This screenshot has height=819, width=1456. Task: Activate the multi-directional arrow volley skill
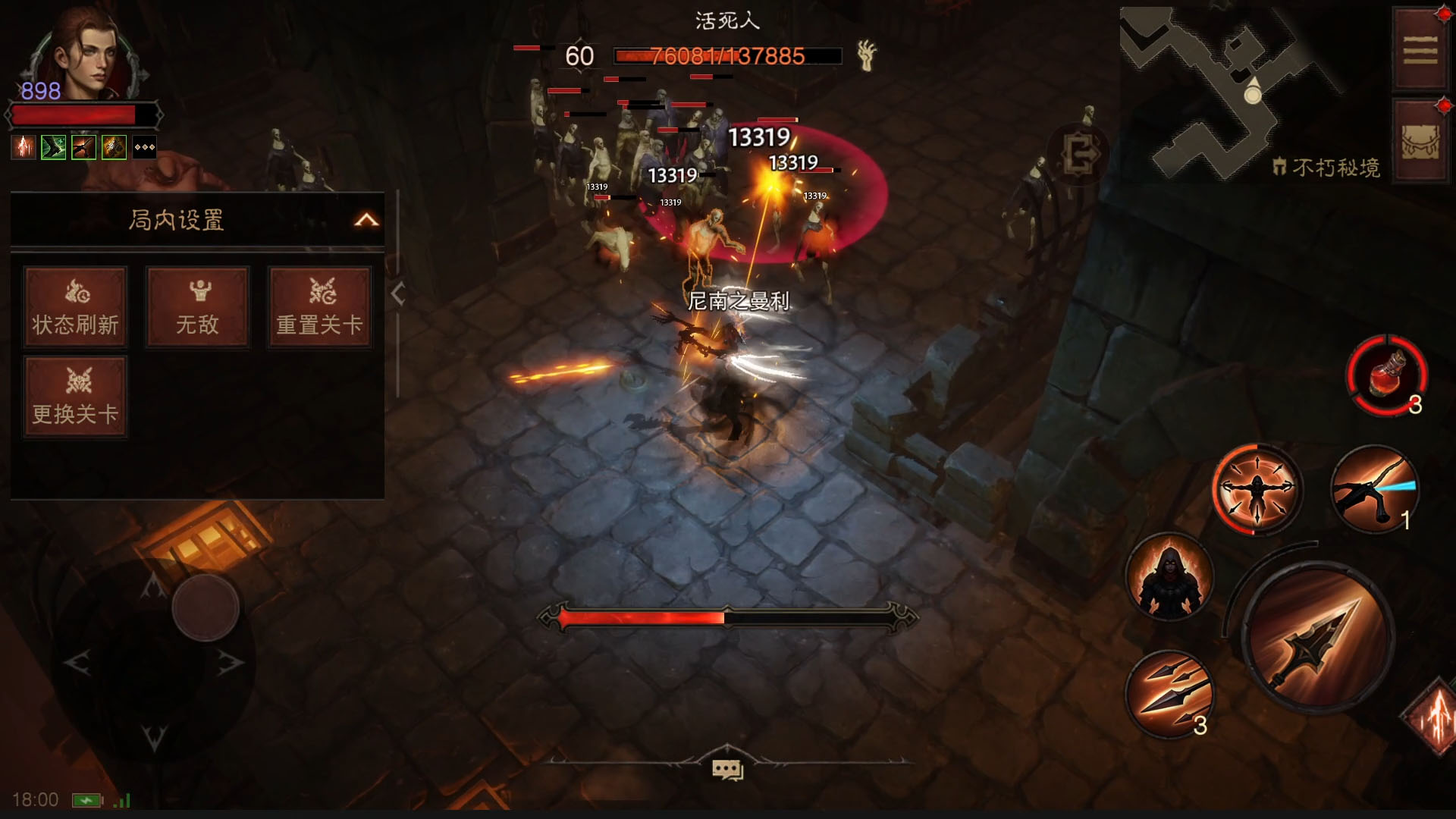pyautogui.click(x=1257, y=488)
